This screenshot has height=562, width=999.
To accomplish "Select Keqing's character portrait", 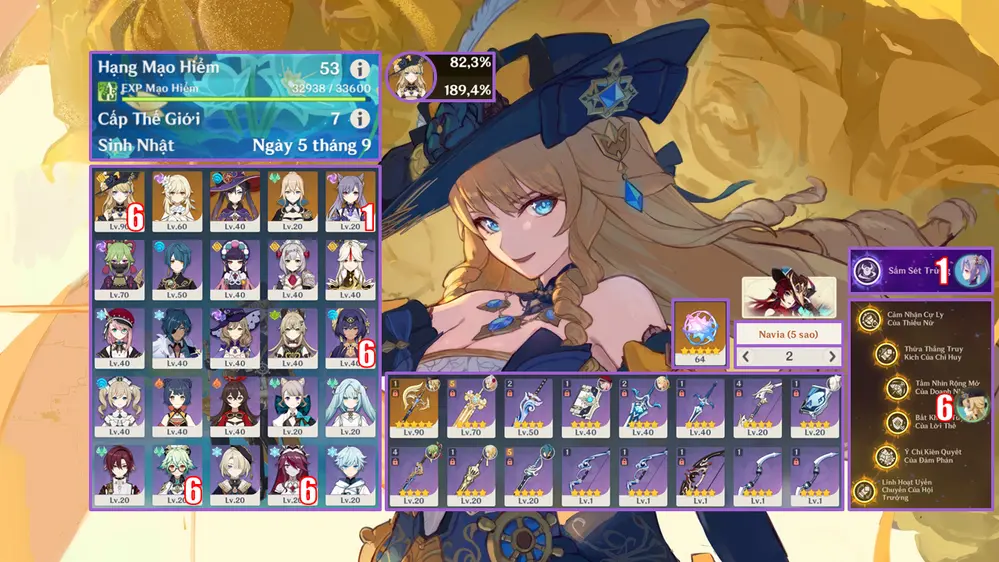I will 351,198.
